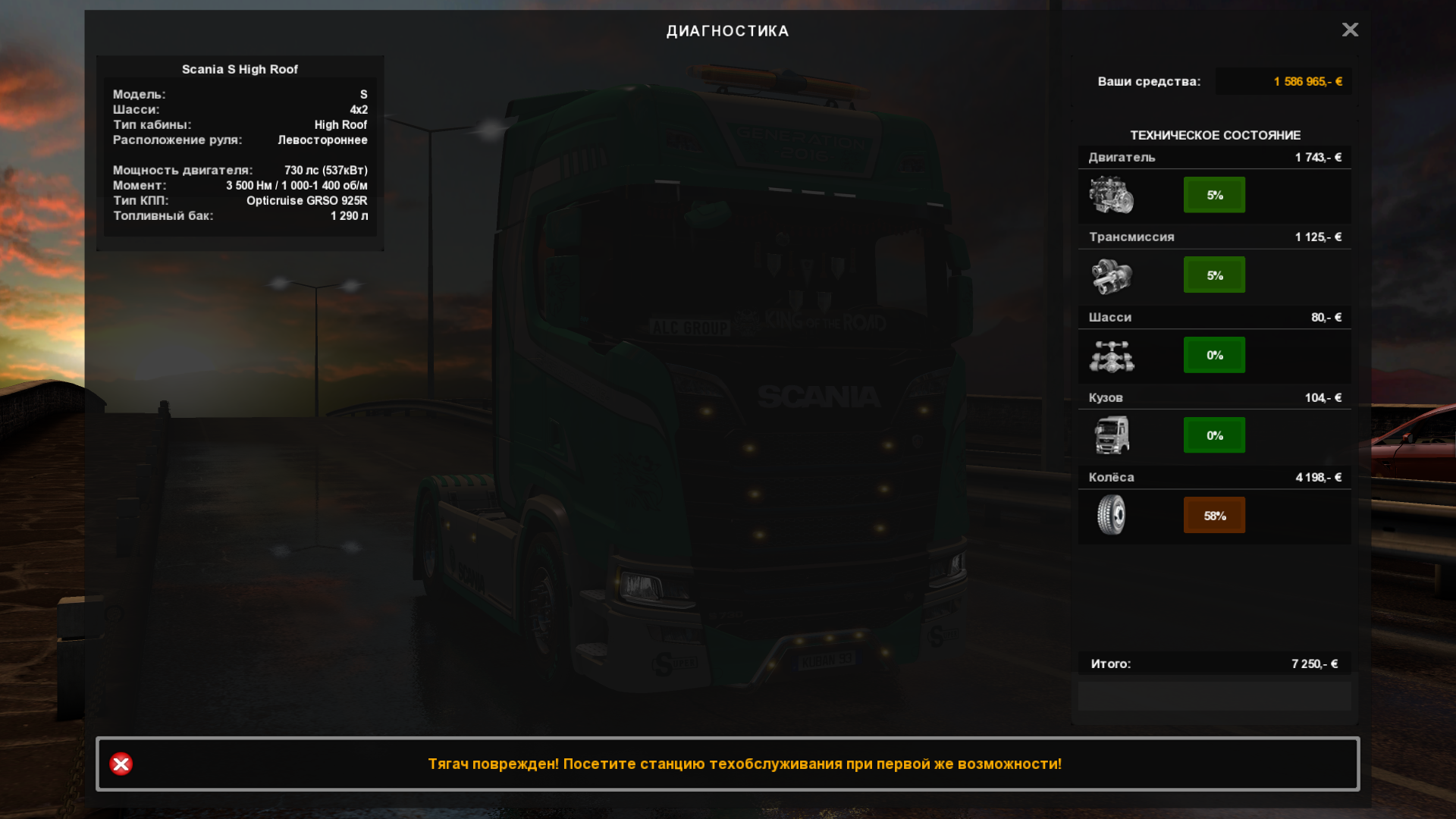Image resolution: width=1456 pixels, height=819 pixels.
Task: Dismiss the red damaged-truck warning icon
Action: (121, 764)
